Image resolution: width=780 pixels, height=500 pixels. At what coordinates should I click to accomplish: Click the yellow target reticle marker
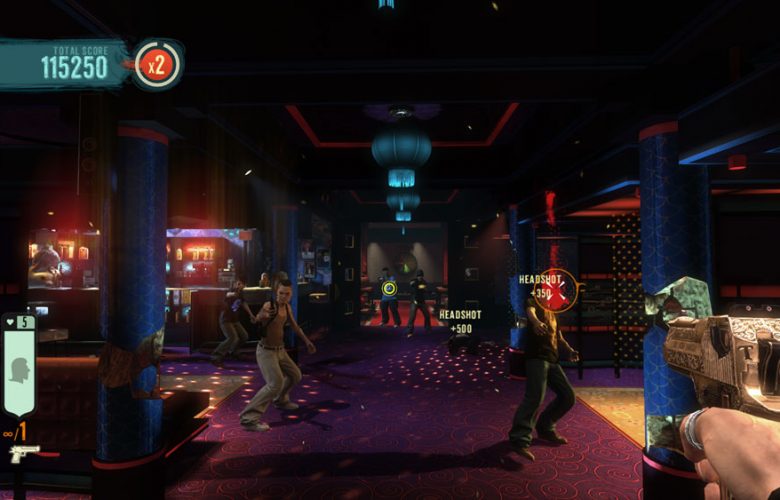pos(390,289)
